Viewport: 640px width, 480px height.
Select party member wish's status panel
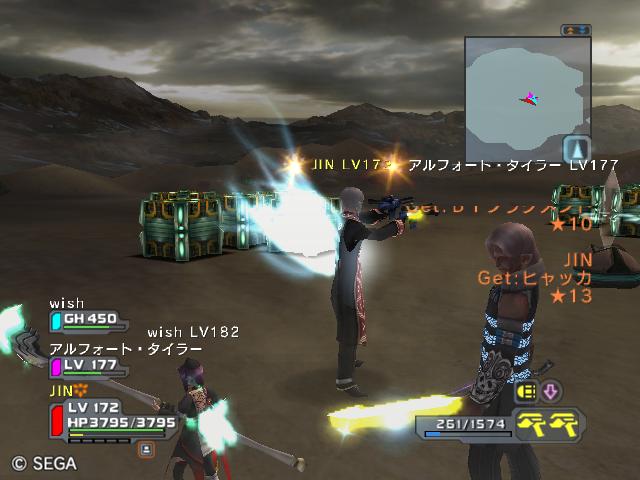tap(90, 319)
